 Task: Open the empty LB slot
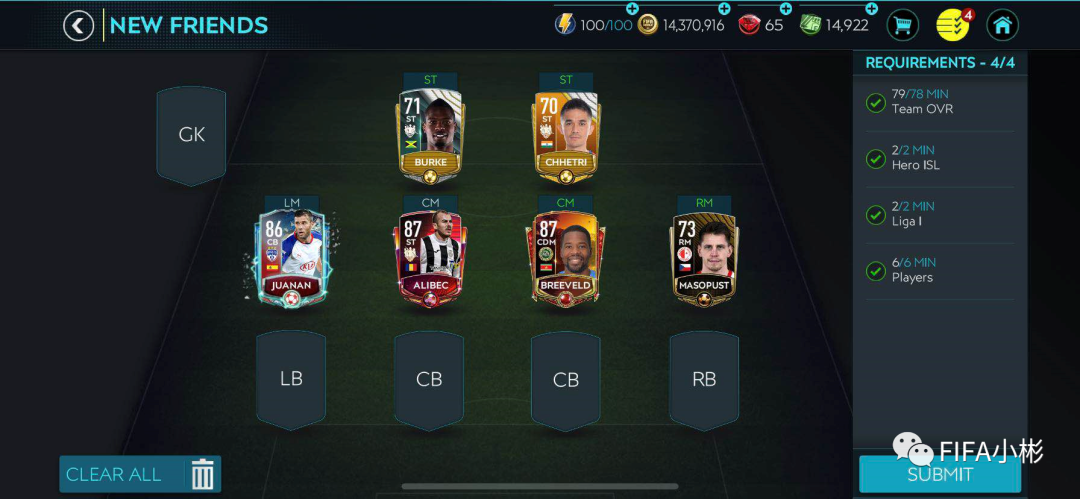coord(291,379)
